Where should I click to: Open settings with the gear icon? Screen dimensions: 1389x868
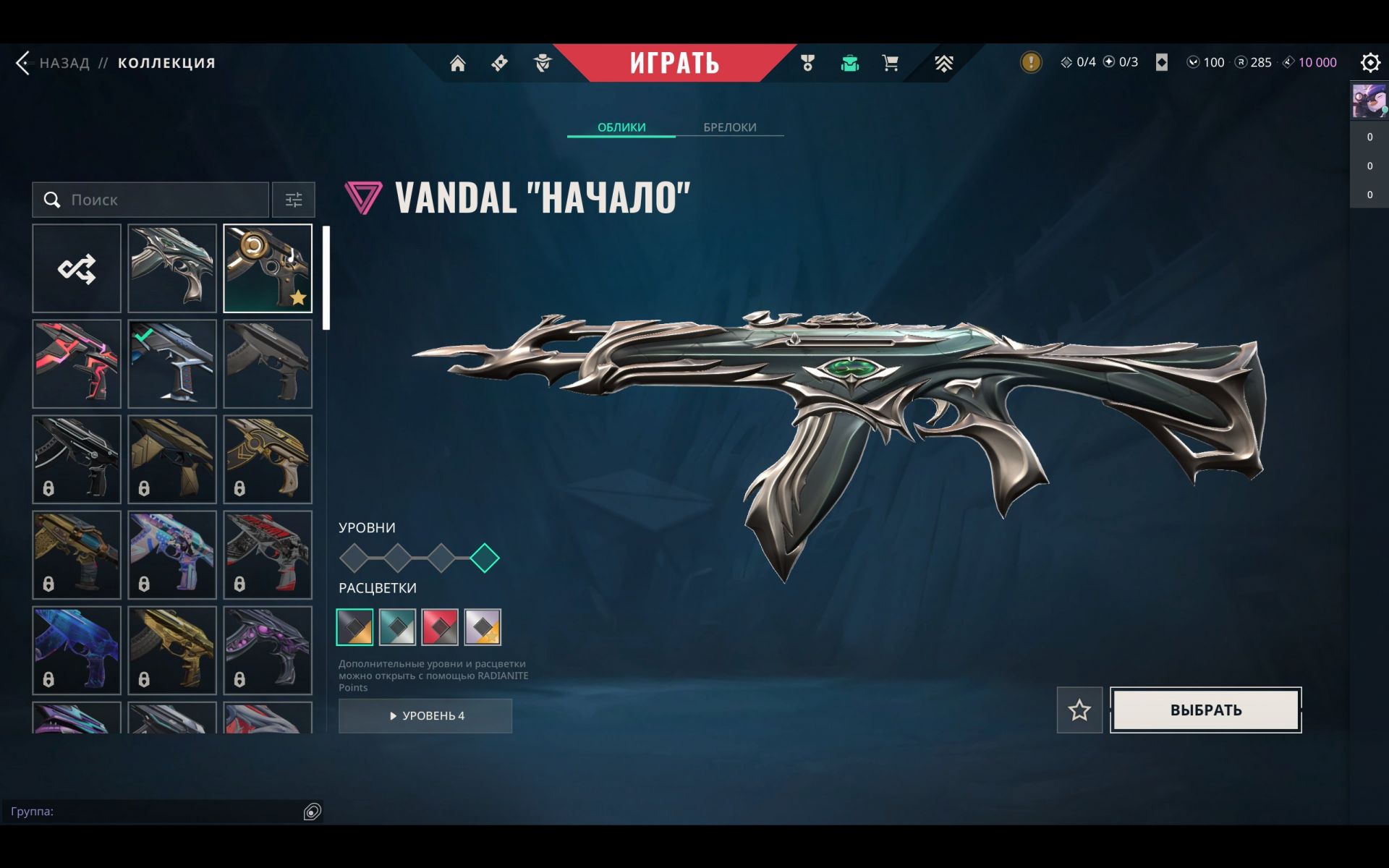(x=1369, y=63)
